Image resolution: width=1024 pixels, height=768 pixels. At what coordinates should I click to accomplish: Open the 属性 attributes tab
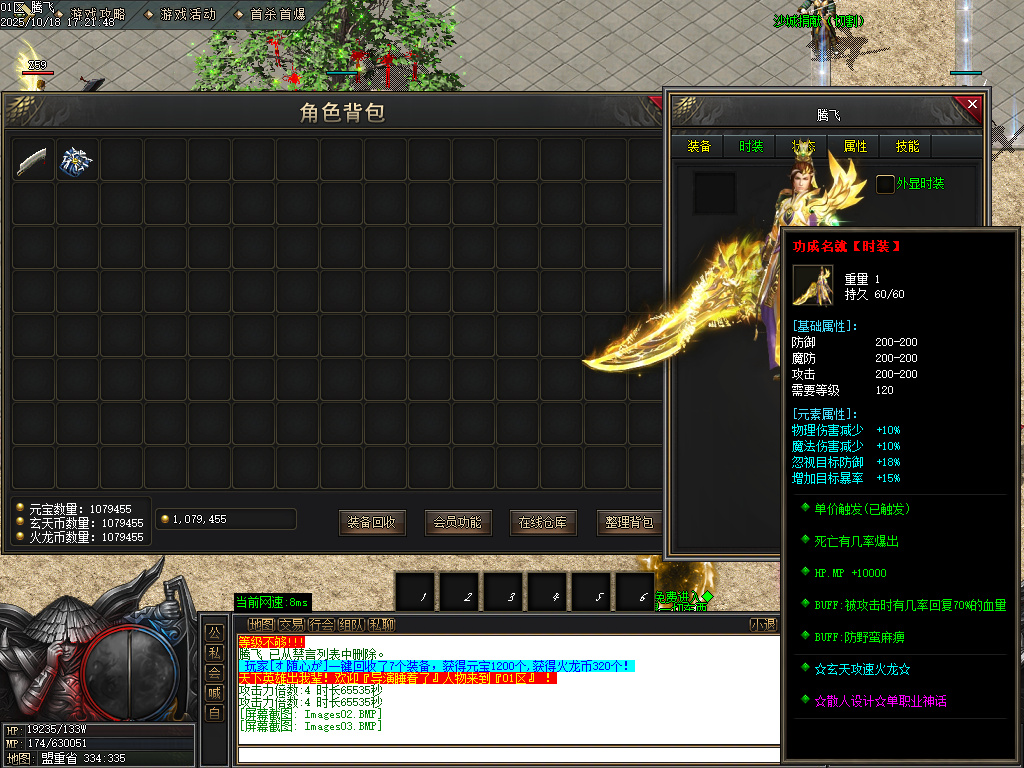click(855, 147)
